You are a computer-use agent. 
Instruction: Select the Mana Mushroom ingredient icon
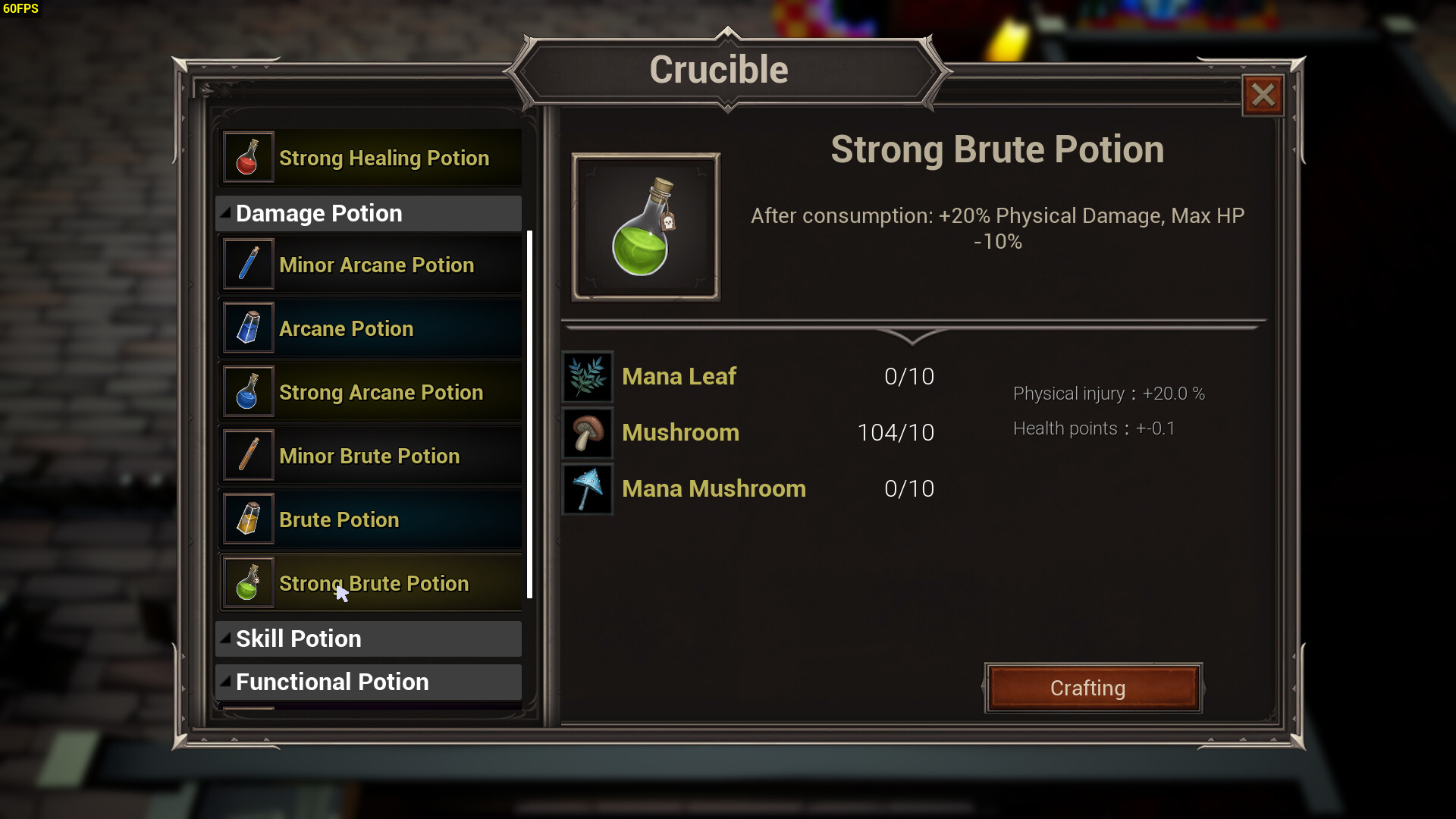pos(586,488)
